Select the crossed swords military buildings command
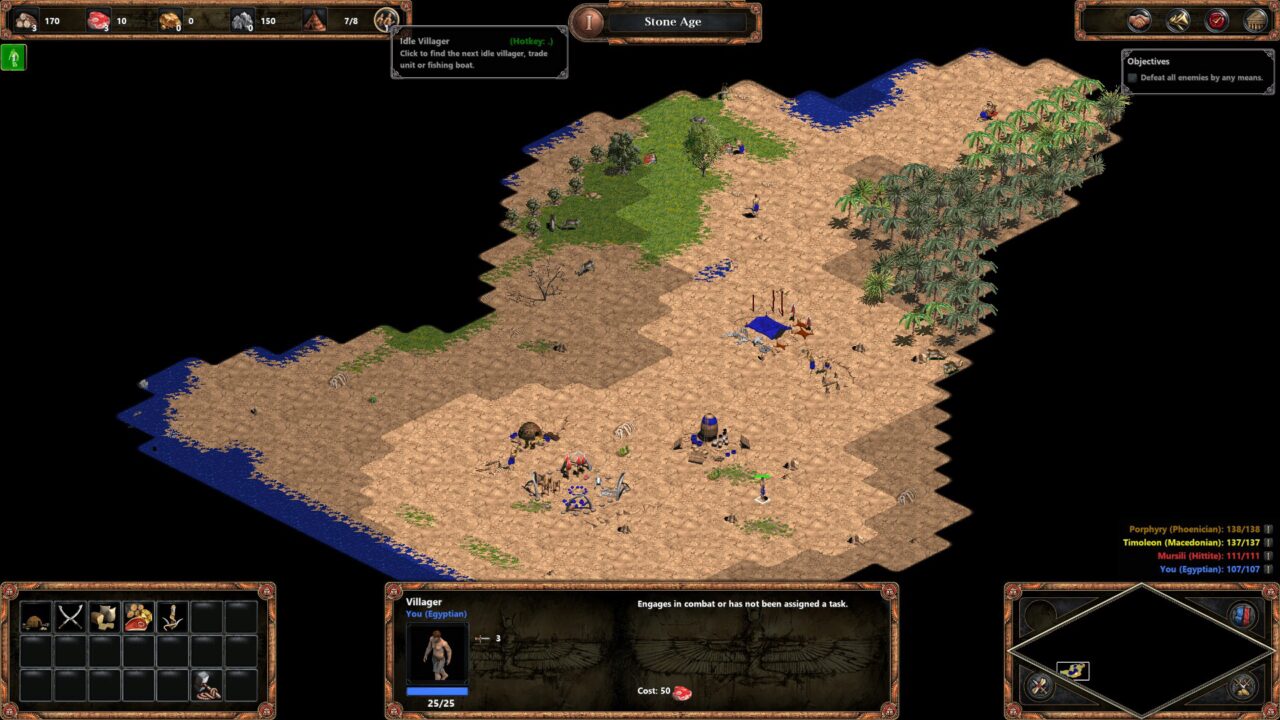Screen dimensions: 1280x720 point(70,617)
